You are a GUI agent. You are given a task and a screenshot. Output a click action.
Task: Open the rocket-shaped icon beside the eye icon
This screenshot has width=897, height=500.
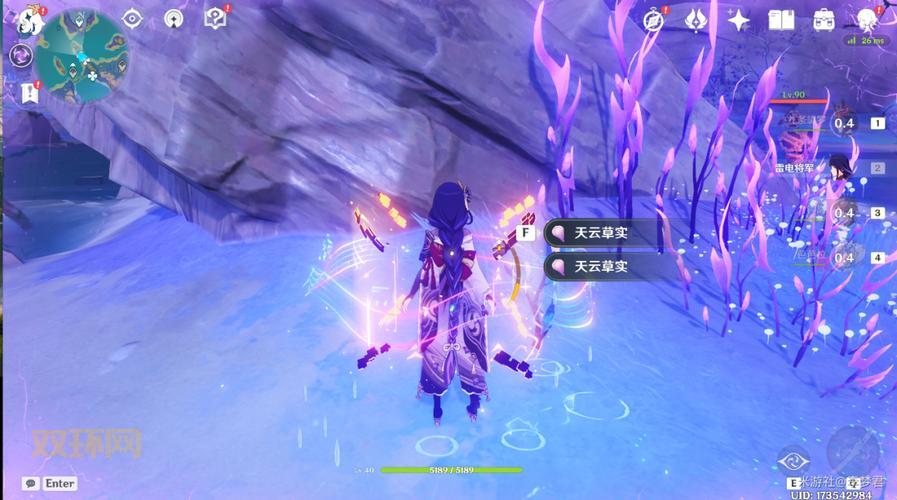(x=174, y=18)
